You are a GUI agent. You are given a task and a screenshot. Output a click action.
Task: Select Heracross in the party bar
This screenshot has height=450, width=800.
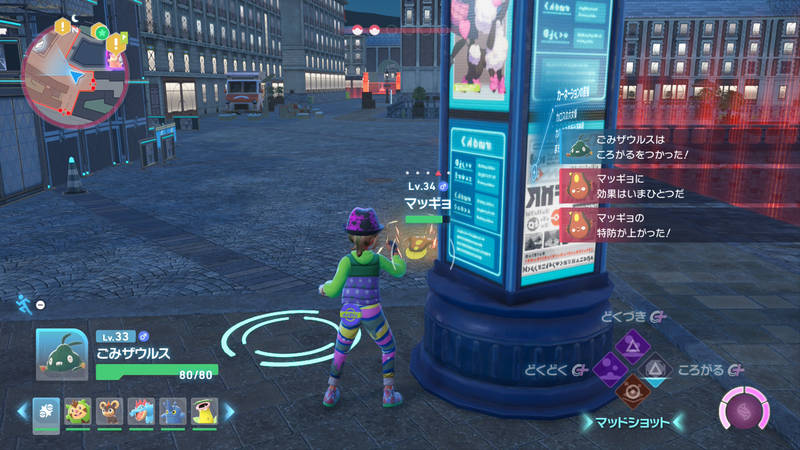point(174,411)
